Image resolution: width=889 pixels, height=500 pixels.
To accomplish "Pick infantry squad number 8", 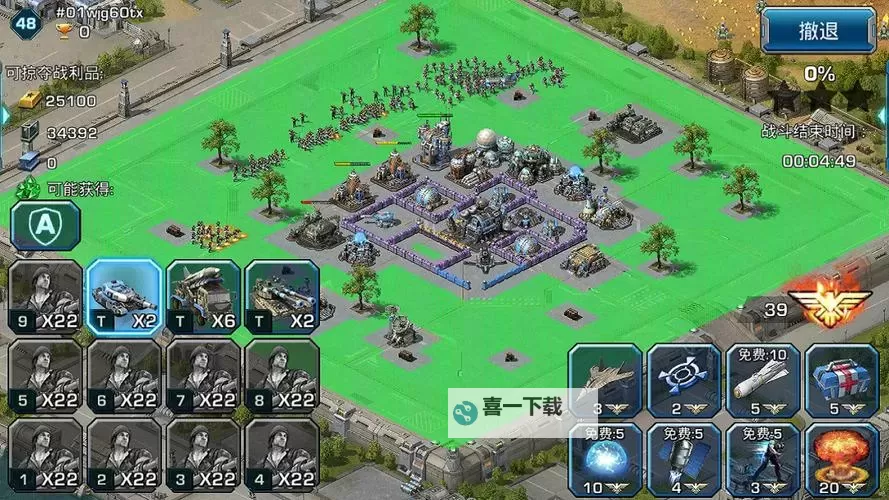I will click(282, 376).
